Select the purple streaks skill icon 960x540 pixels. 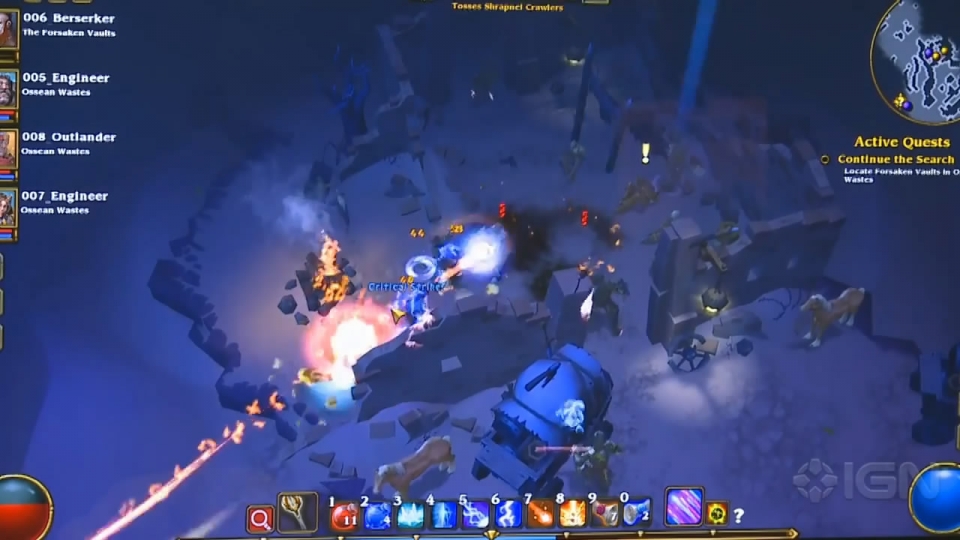684,507
